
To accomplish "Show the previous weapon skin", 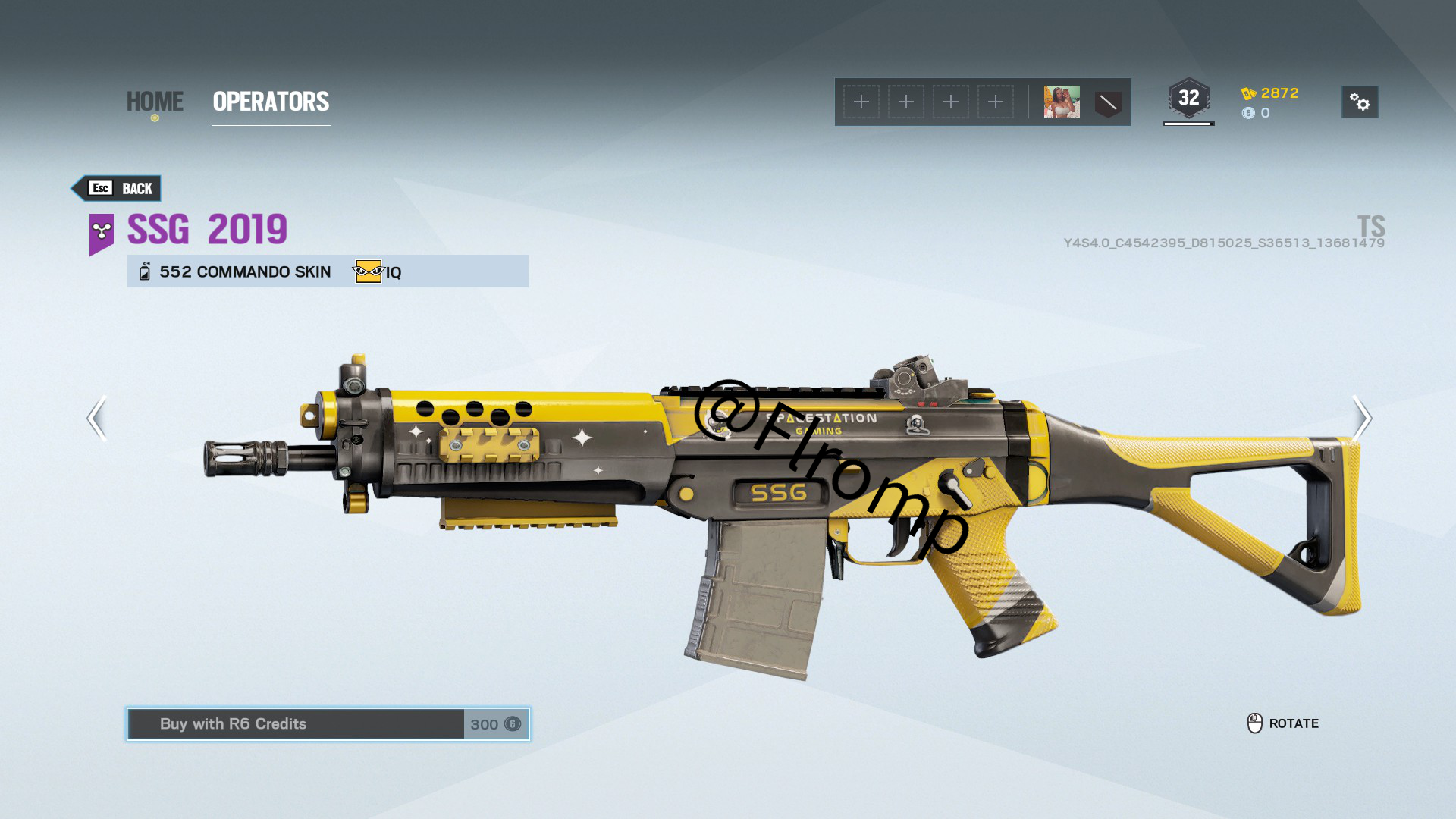I will tap(96, 418).
